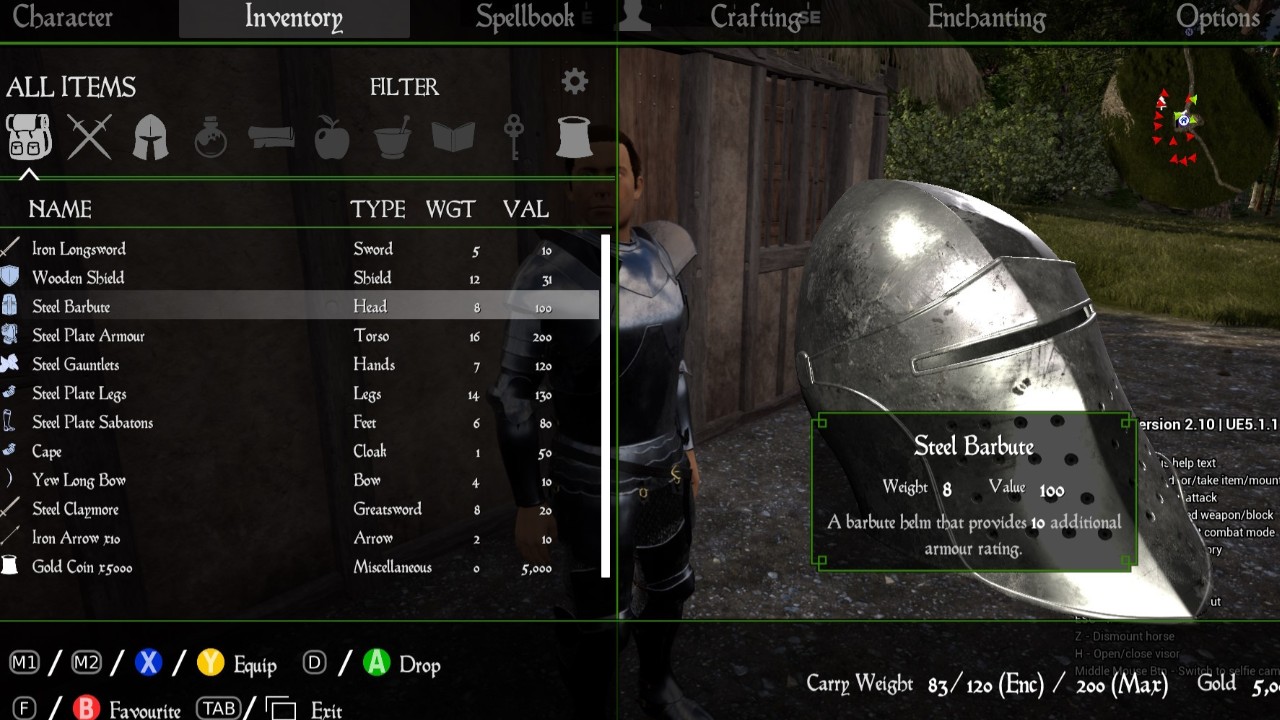Go to the Enchanting tab
This screenshot has width=1280, height=720.
click(x=986, y=18)
